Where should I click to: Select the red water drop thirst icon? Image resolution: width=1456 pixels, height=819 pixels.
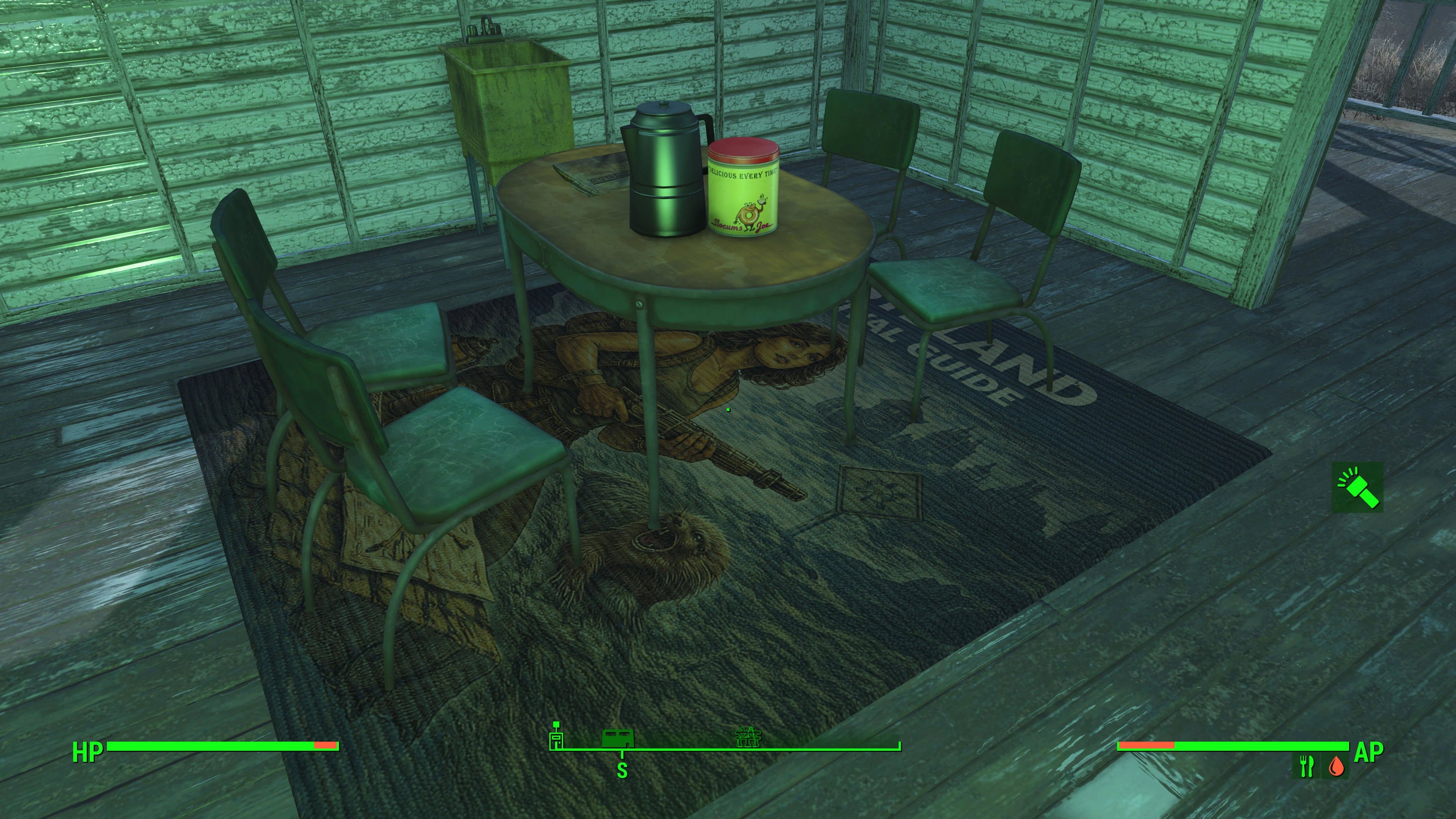tap(1336, 766)
